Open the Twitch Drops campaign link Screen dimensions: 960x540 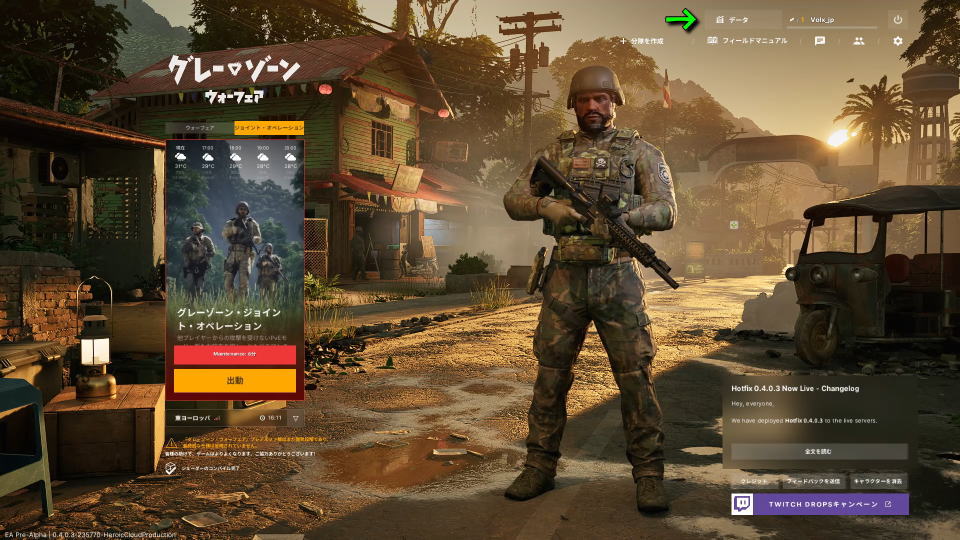[819, 504]
